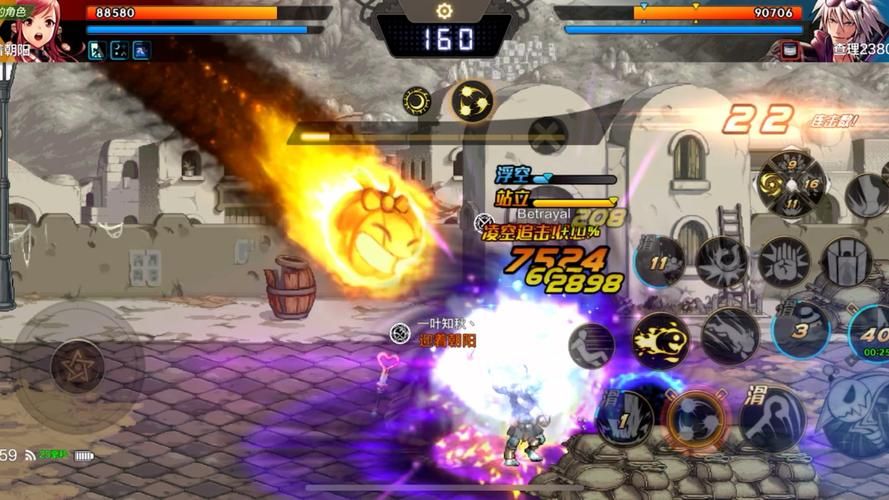Viewport: 889px width, 500px height.
Task: Use the spiky burst explosion skill
Action: [x=722, y=262]
